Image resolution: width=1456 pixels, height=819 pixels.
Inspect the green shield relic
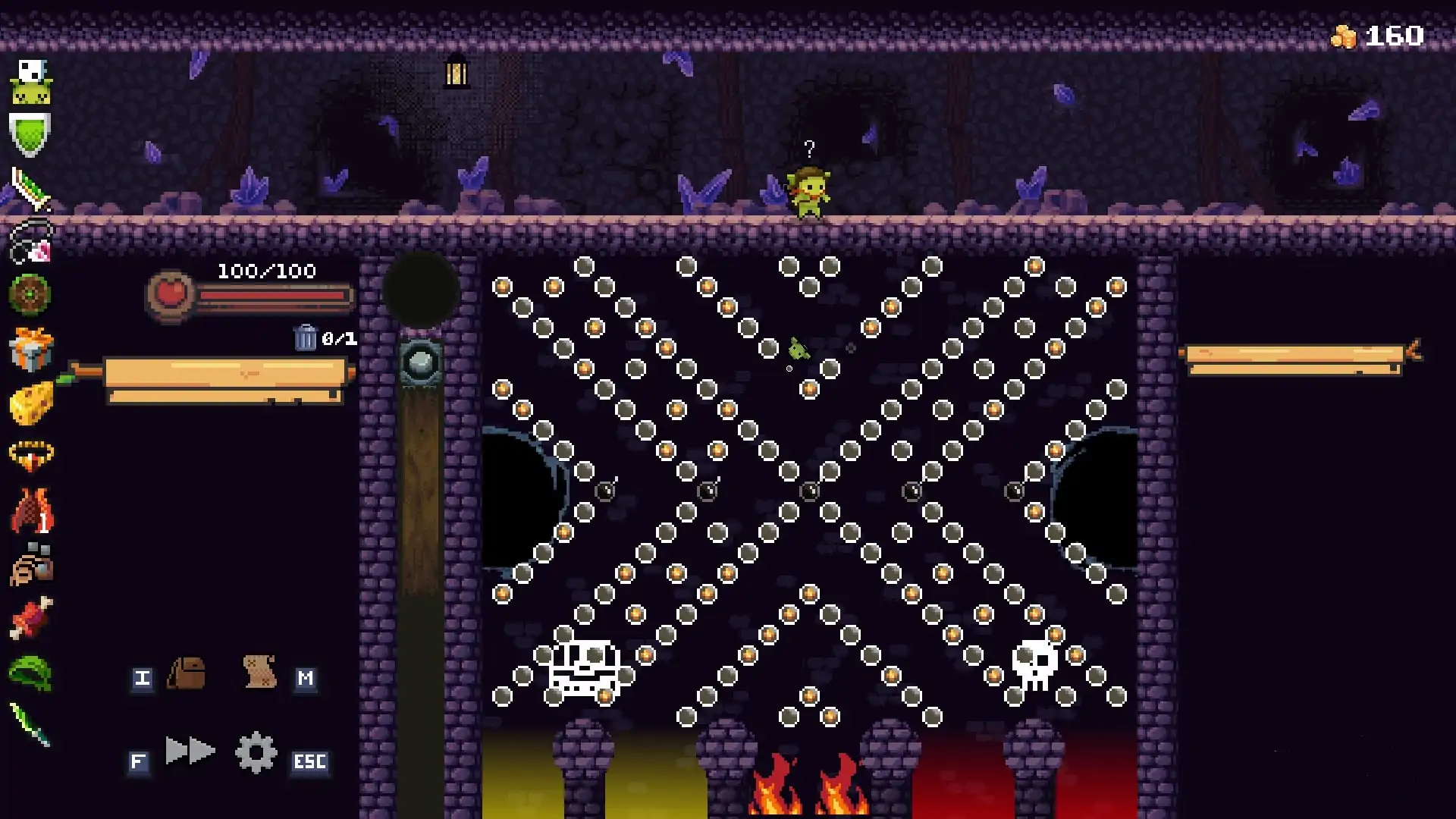point(30,134)
